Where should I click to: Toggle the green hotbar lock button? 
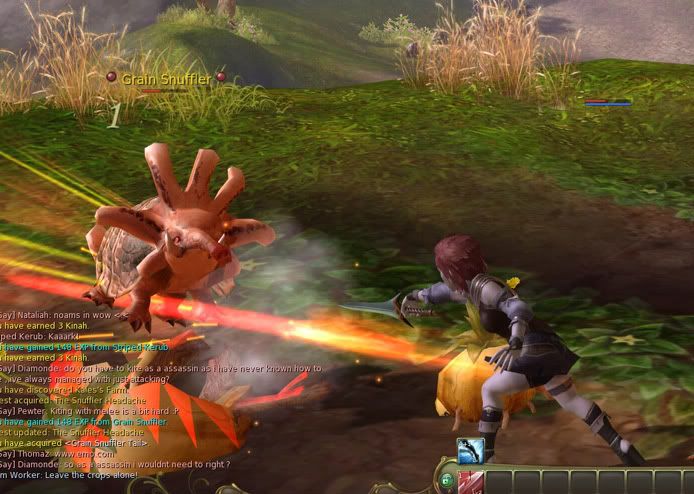pos(447,481)
